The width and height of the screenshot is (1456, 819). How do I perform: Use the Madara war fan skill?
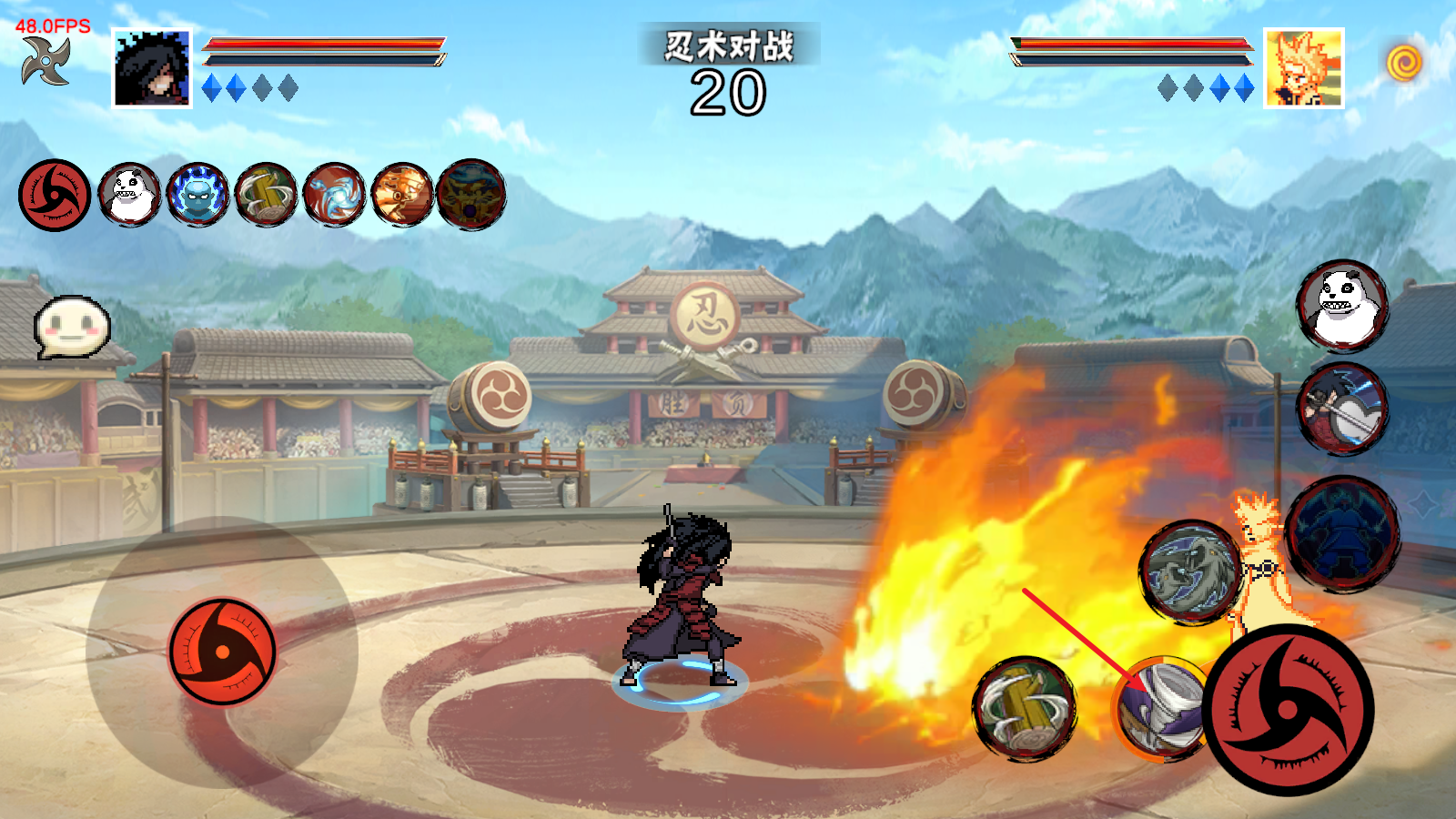1342,409
